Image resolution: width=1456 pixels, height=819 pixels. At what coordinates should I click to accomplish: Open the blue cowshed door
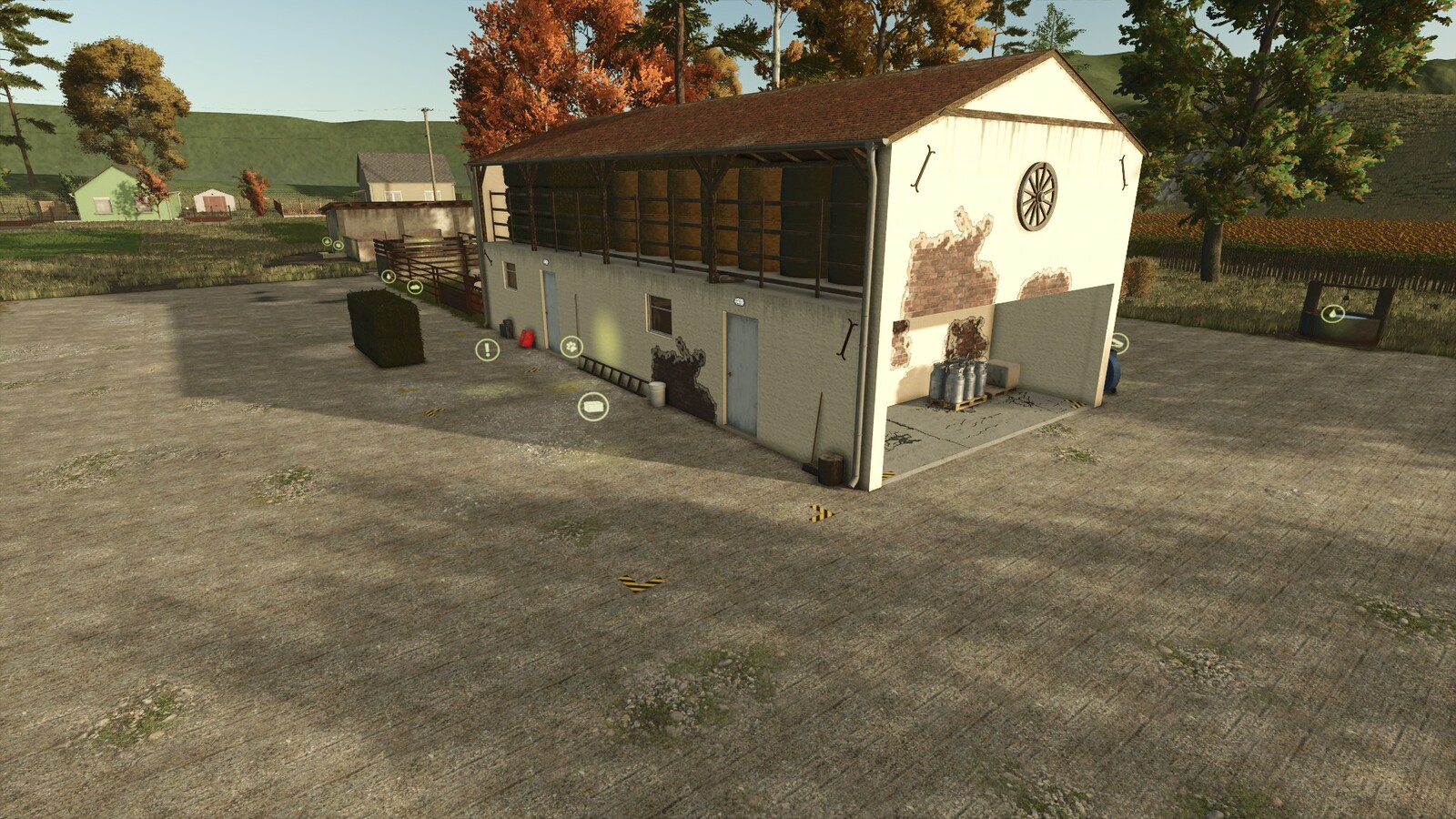pyautogui.click(x=551, y=309)
